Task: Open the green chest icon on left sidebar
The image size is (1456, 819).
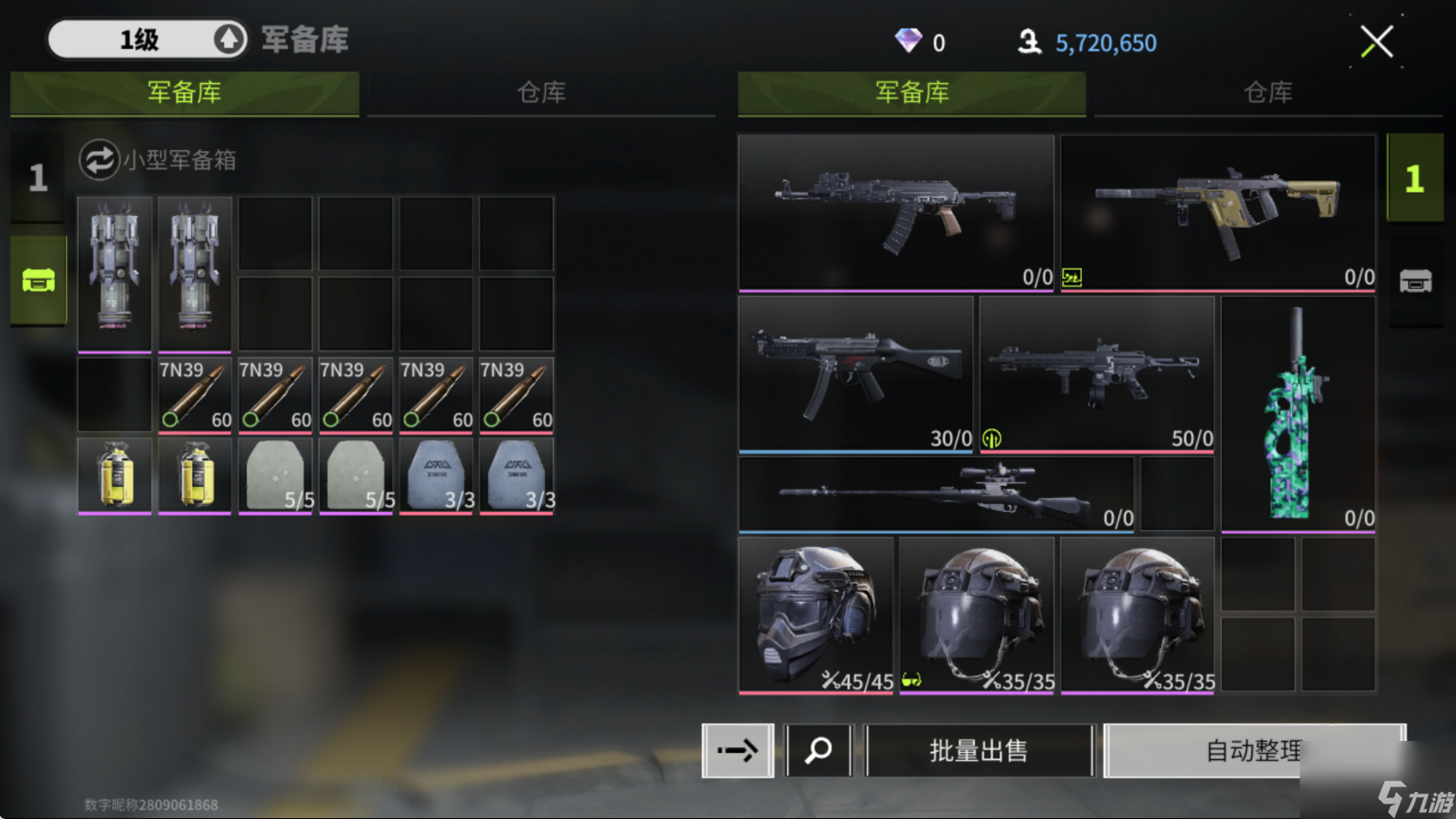Action: coord(38,280)
